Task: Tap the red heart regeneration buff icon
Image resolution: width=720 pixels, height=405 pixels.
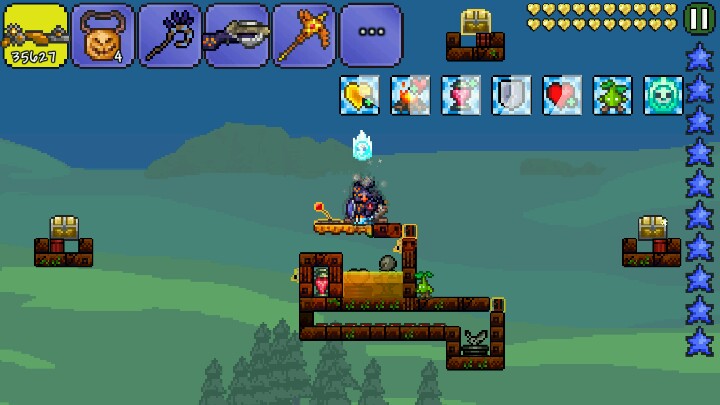Action: tap(562, 95)
